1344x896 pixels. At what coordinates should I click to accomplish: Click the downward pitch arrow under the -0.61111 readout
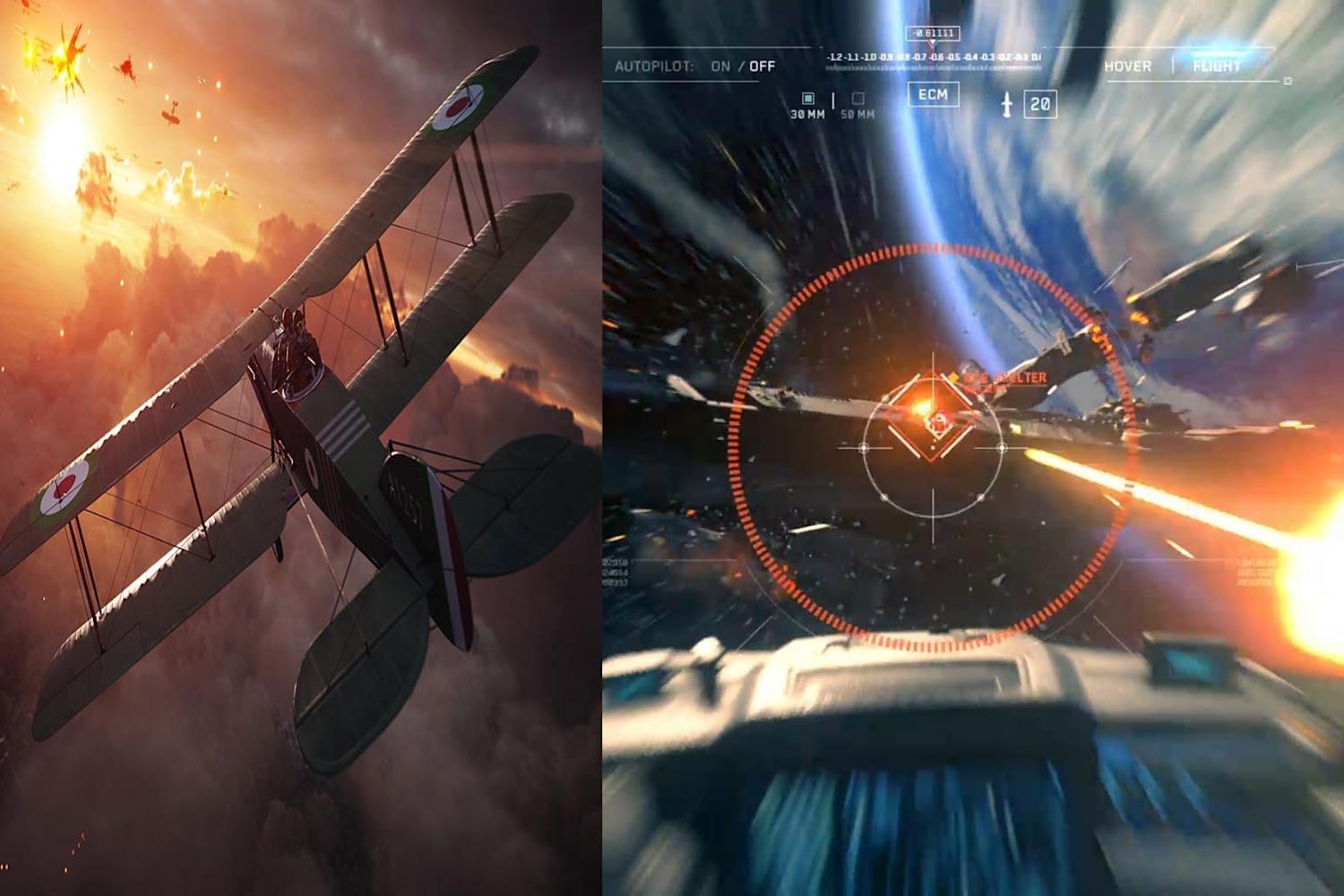pyautogui.click(x=932, y=40)
